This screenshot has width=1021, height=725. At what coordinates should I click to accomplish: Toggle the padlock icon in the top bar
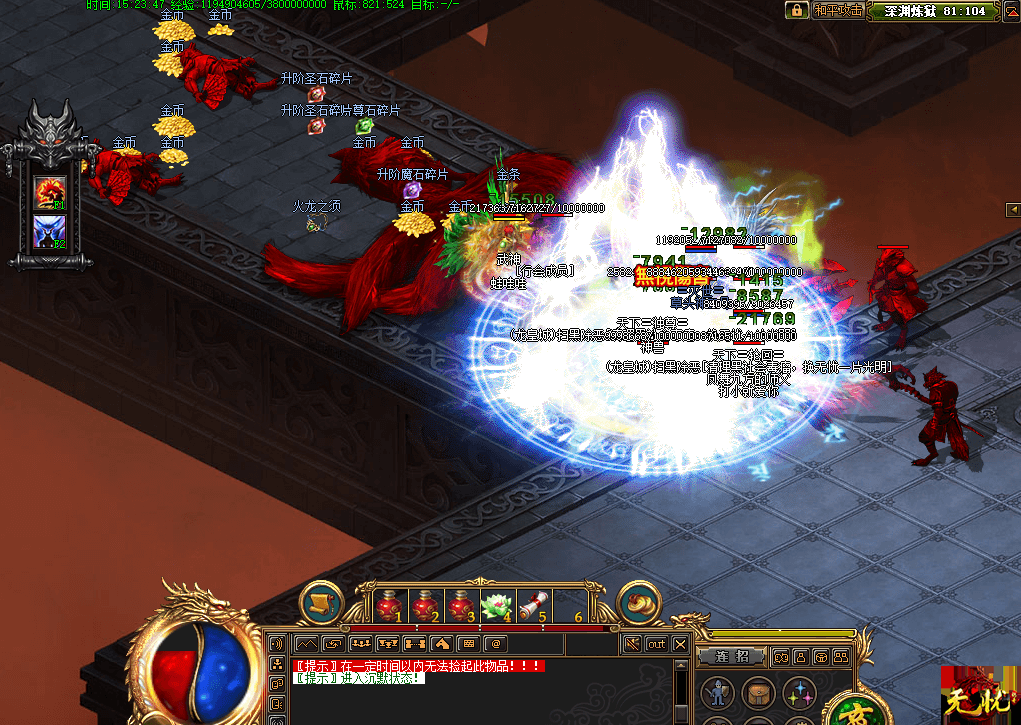point(797,10)
